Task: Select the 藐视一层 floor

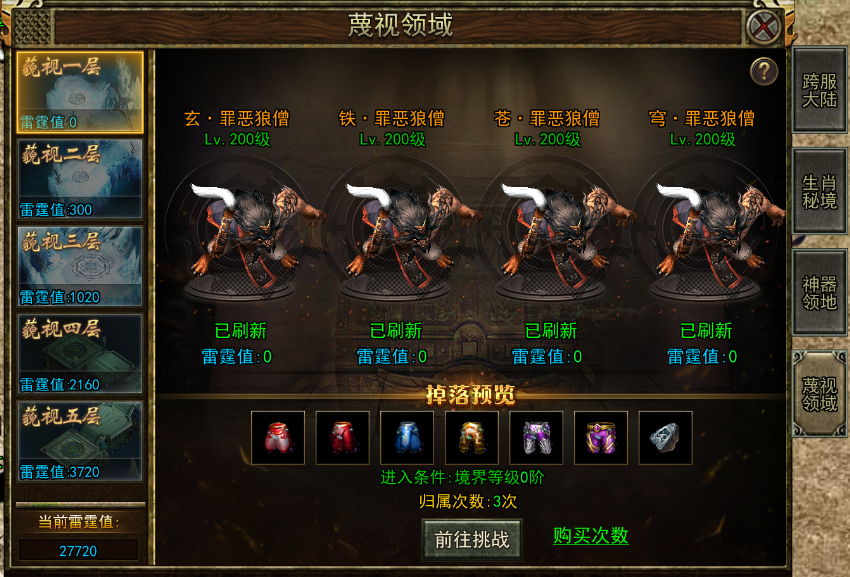Action: point(80,92)
